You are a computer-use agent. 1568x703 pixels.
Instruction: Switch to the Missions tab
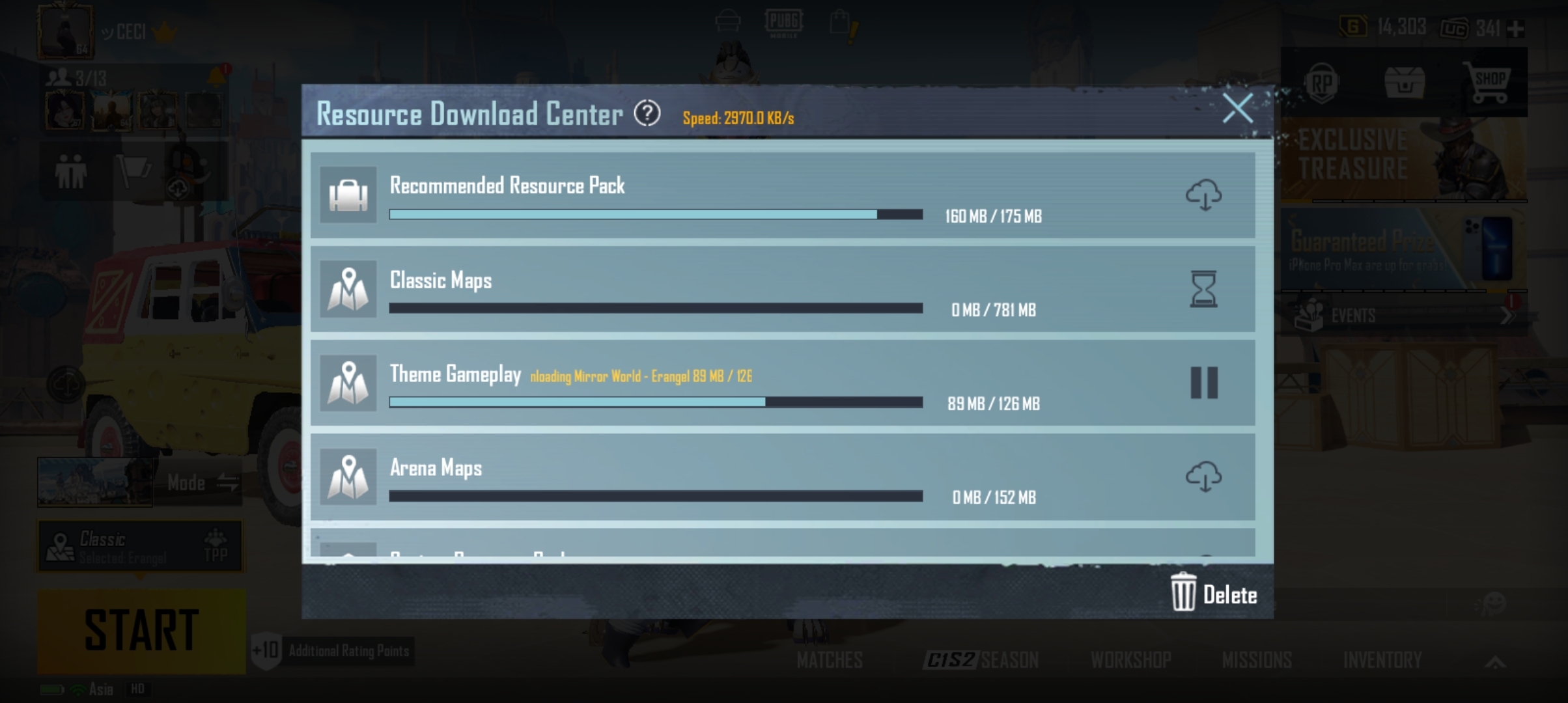click(1258, 660)
